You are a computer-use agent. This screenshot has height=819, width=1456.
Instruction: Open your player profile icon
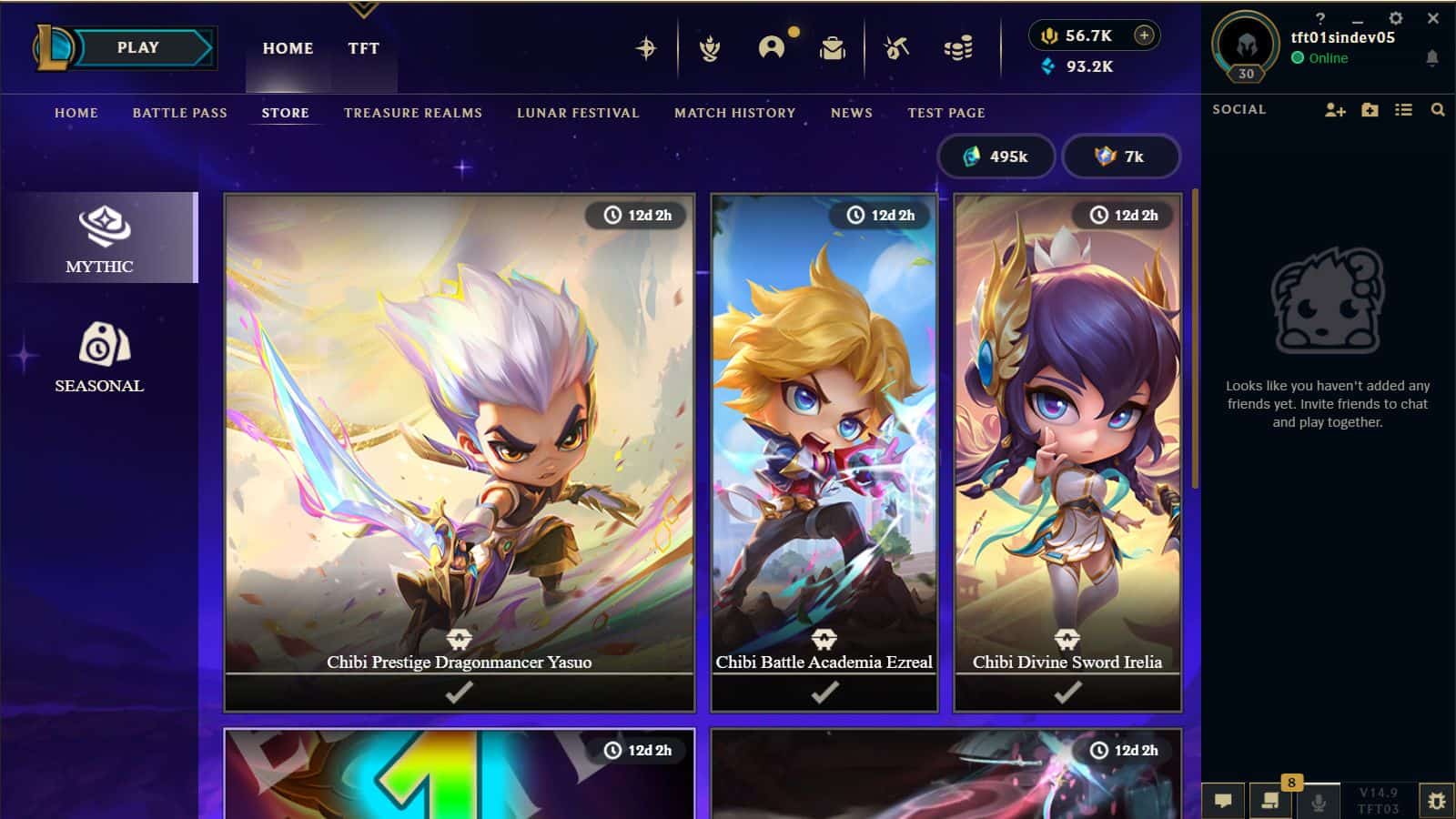[773, 48]
